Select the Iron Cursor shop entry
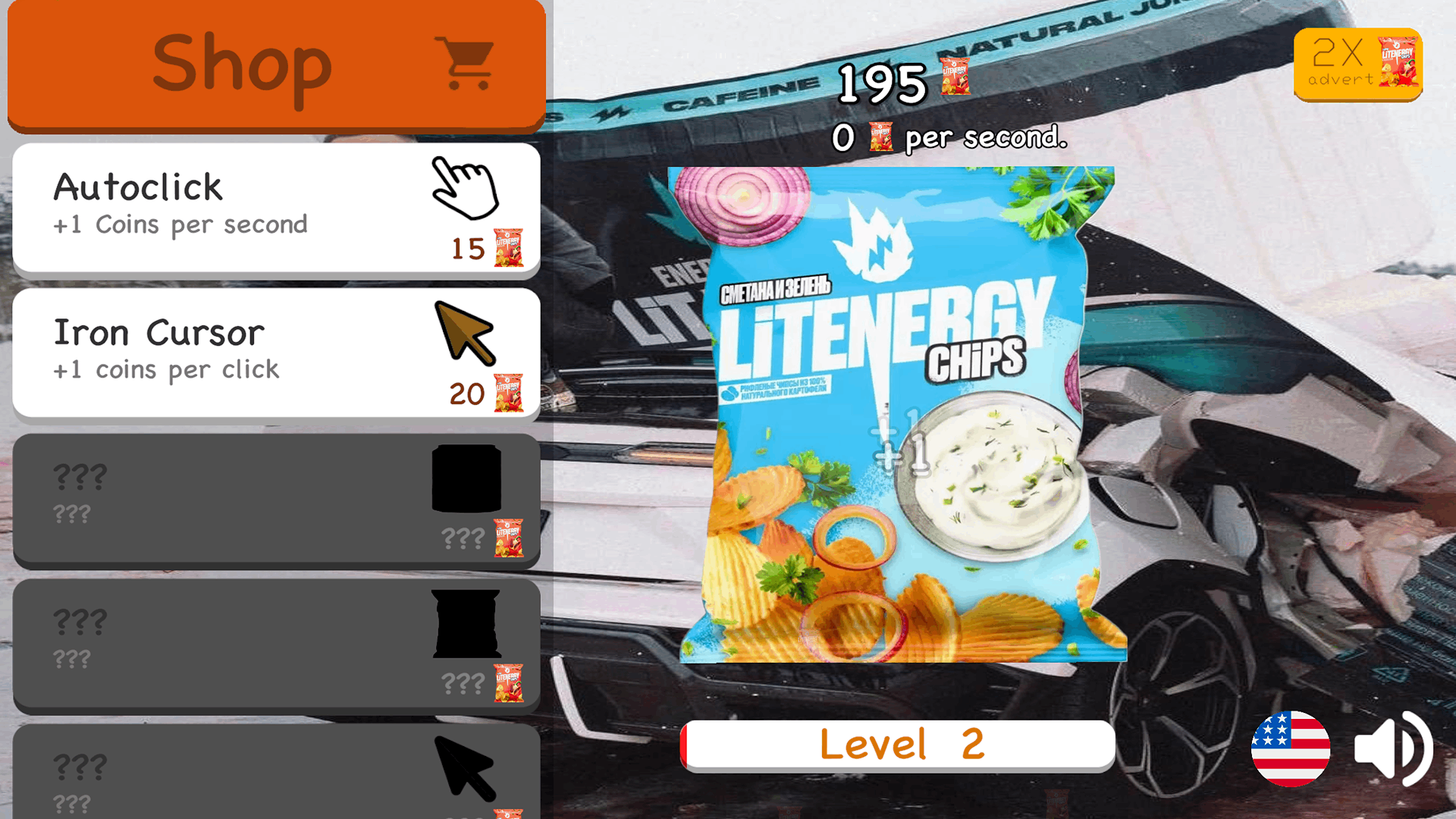Image resolution: width=1456 pixels, height=819 pixels. 227,353
